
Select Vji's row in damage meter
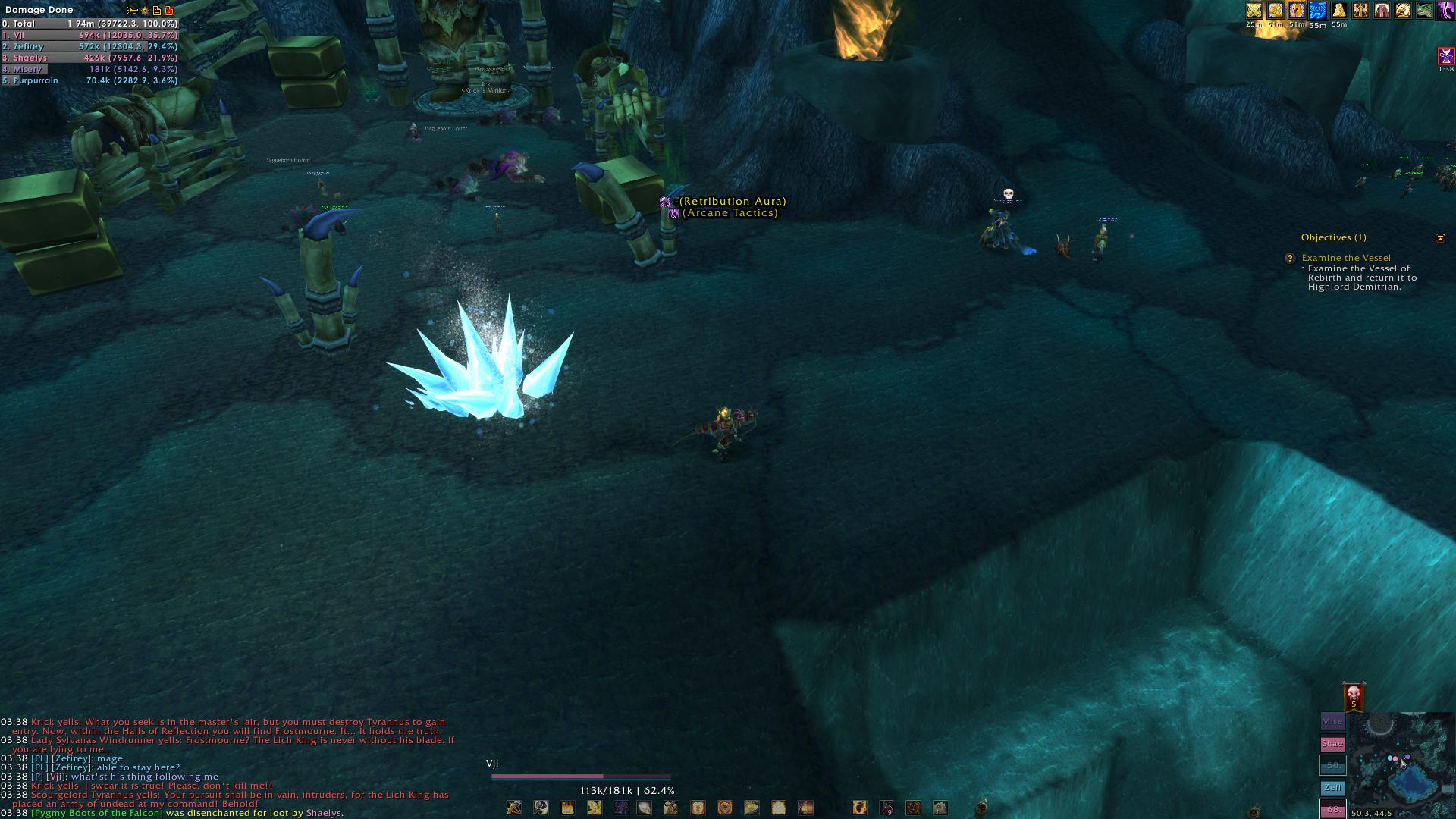(89, 35)
